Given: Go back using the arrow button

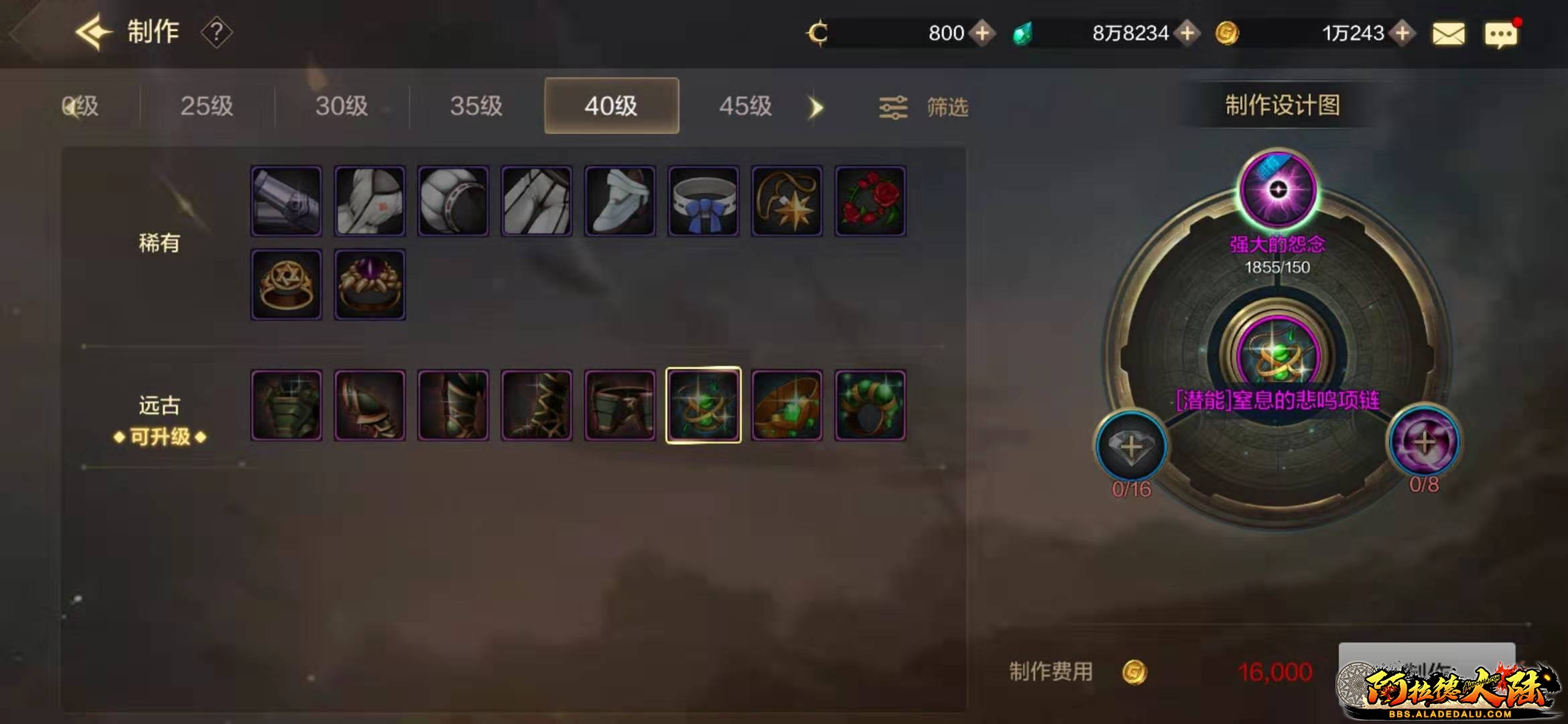Looking at the screenshot, I should (92, 32).
